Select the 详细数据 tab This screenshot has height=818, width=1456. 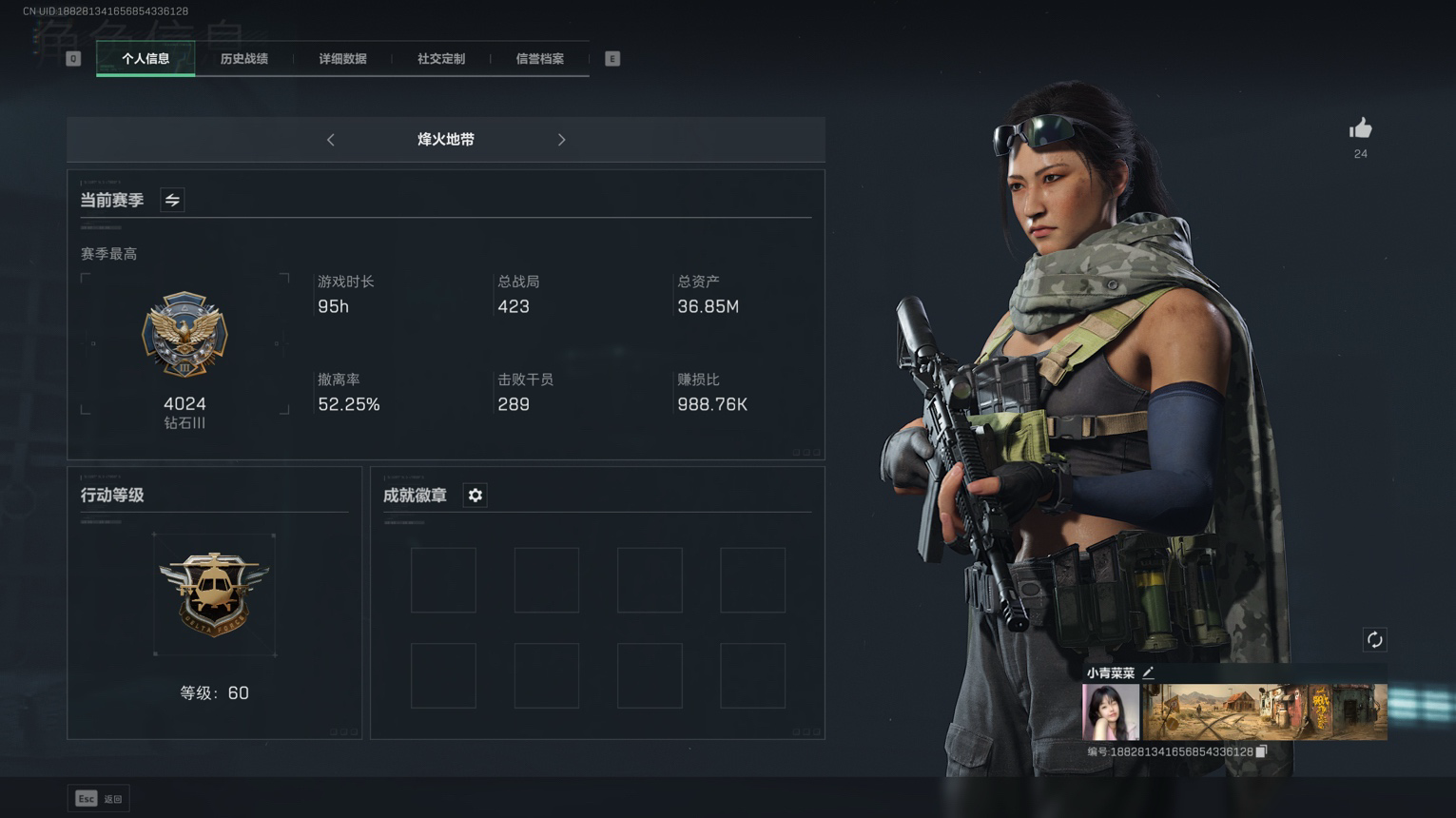tap(342, 59)
